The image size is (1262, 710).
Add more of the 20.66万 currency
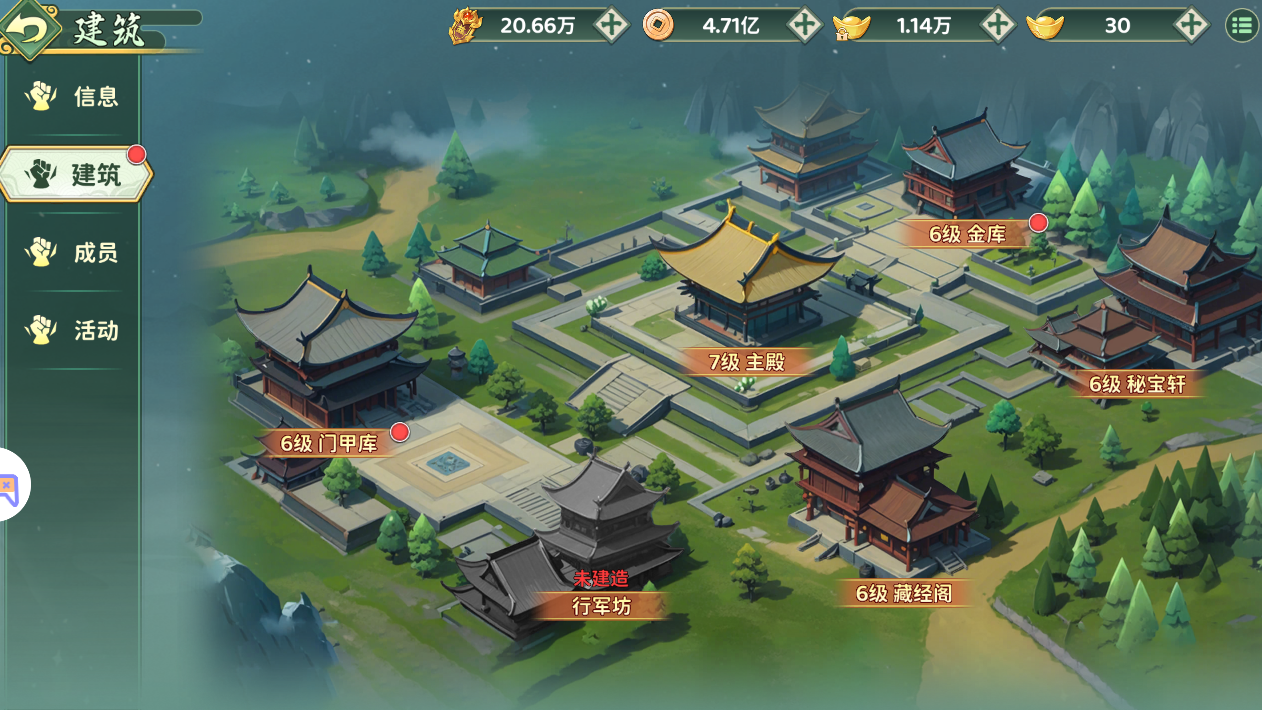click(612, 25)
